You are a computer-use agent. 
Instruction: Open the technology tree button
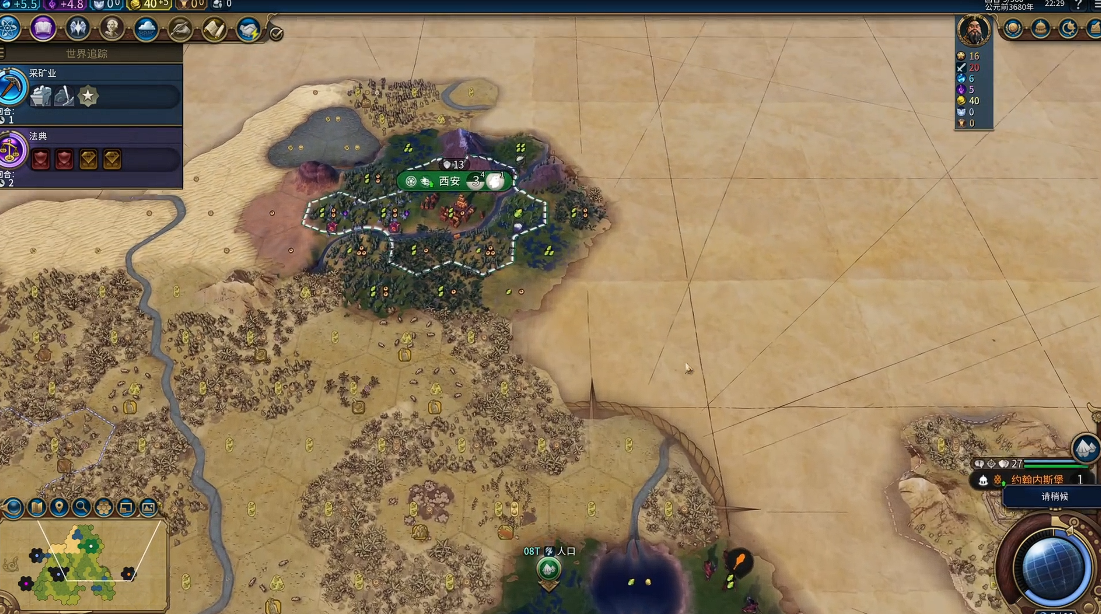10,28
